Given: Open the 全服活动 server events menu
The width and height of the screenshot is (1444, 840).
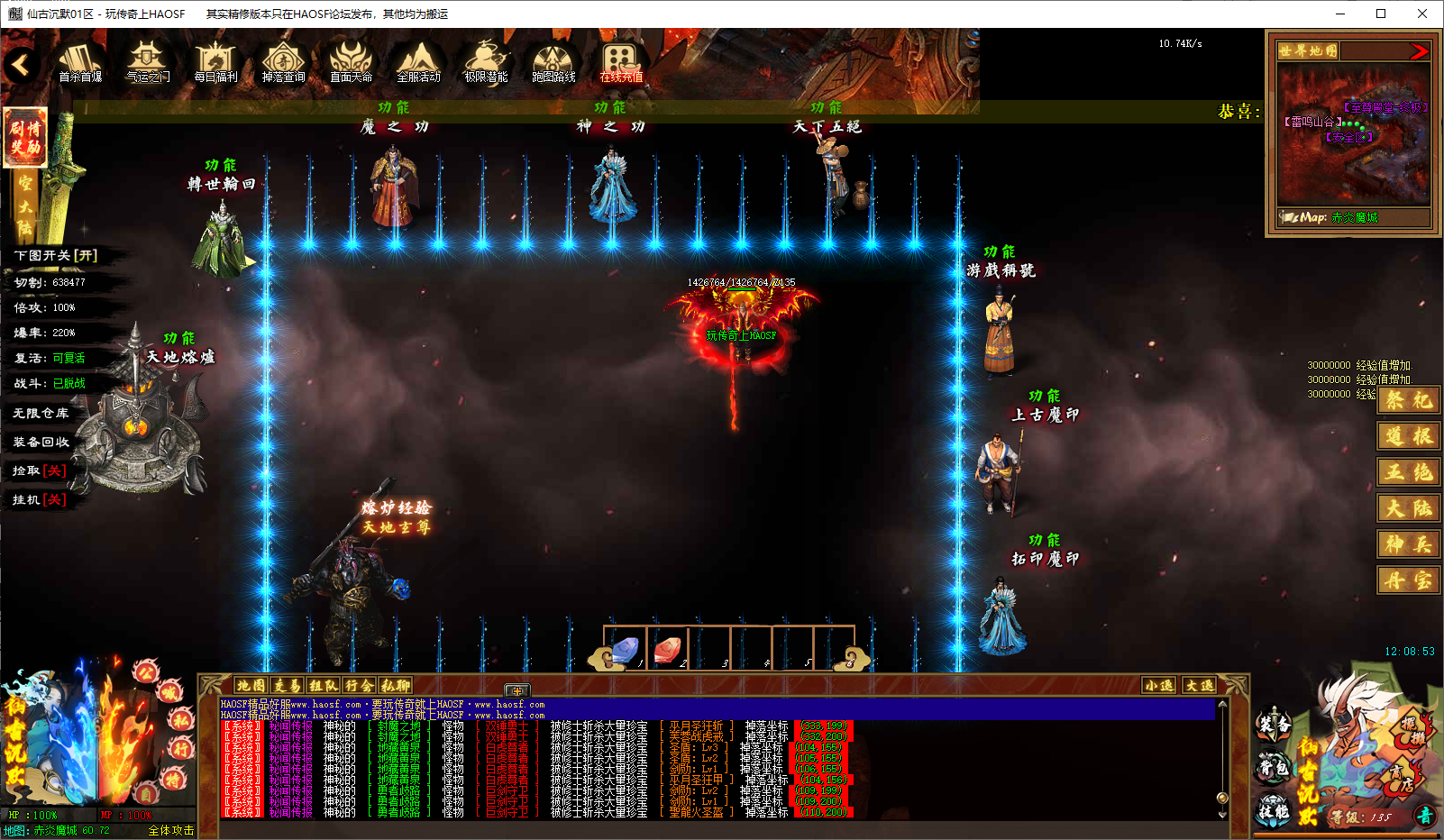Looking at the screenshot, I should 418,62.
